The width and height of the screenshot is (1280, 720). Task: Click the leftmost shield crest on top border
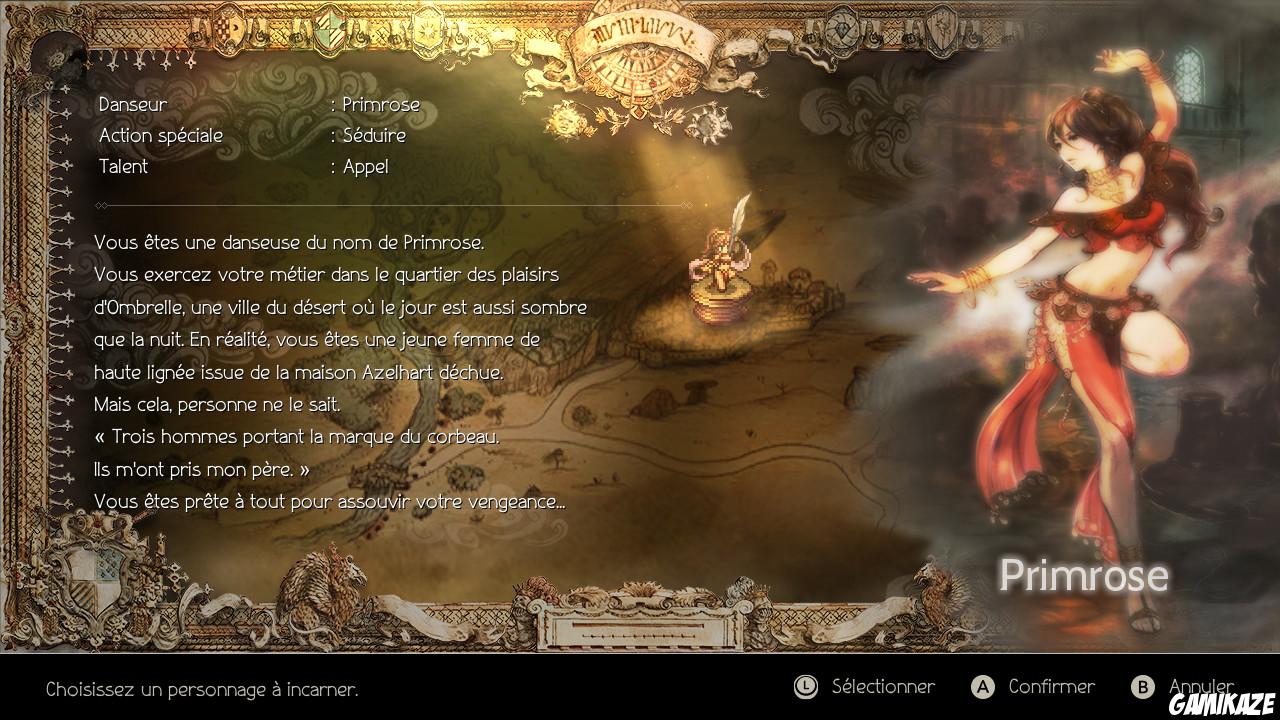228,30
